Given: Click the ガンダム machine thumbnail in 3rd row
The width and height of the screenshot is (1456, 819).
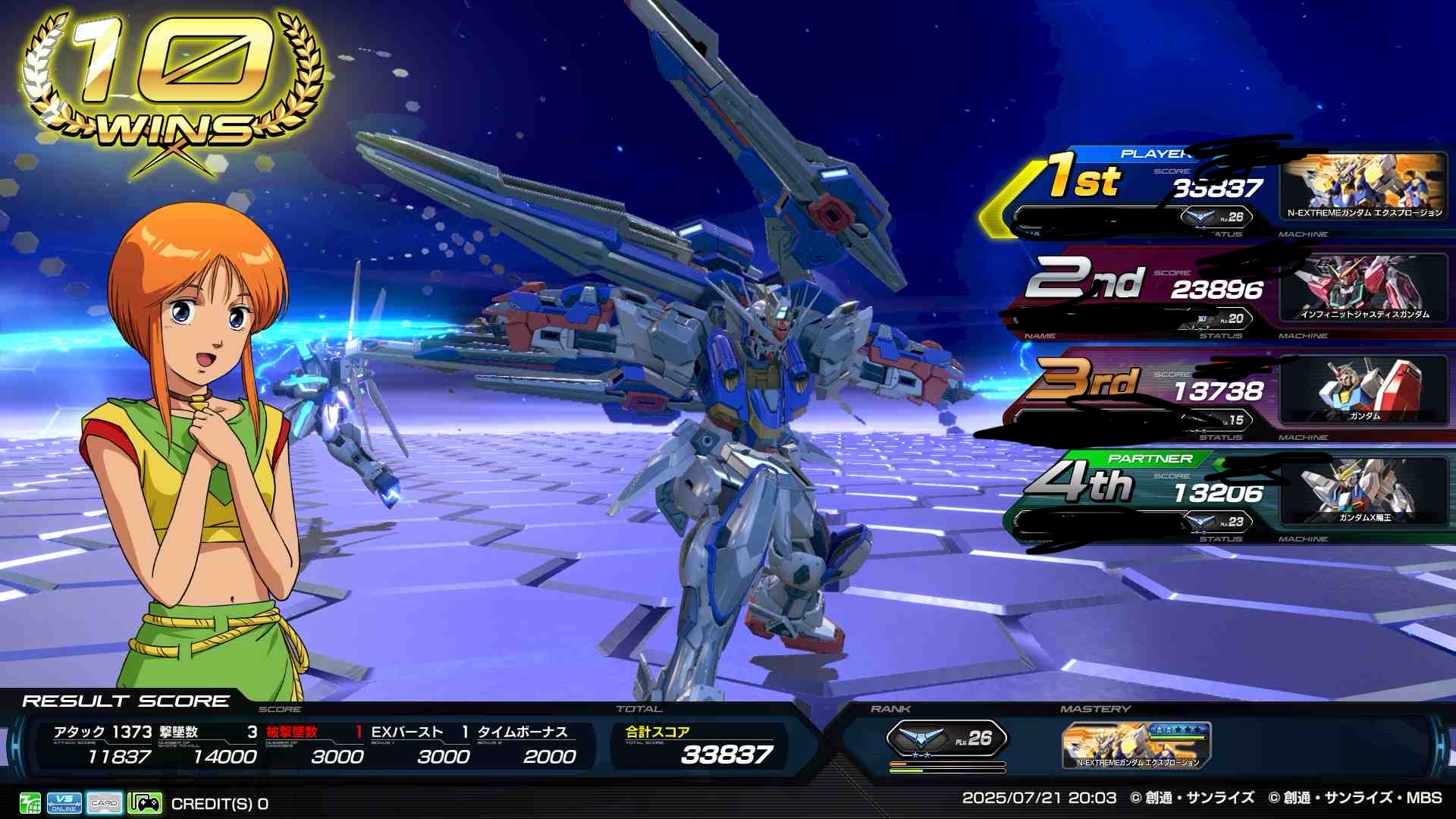Looking at the screenshot, I should [1363, 389].
